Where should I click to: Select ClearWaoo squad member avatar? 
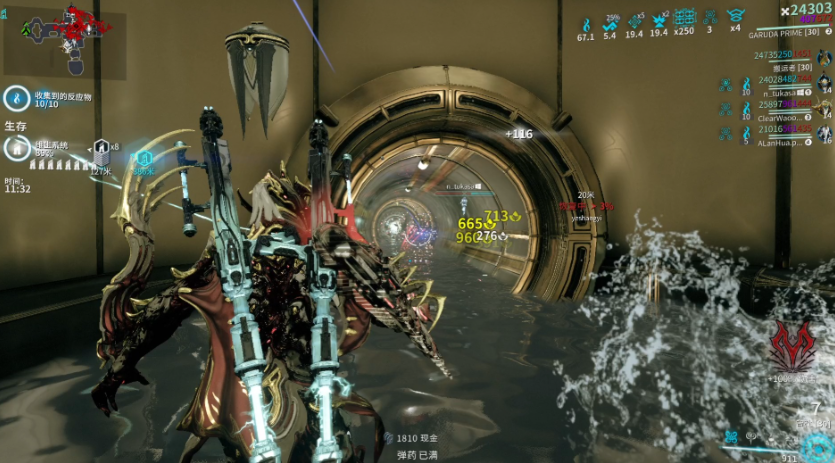pos(825,109)
